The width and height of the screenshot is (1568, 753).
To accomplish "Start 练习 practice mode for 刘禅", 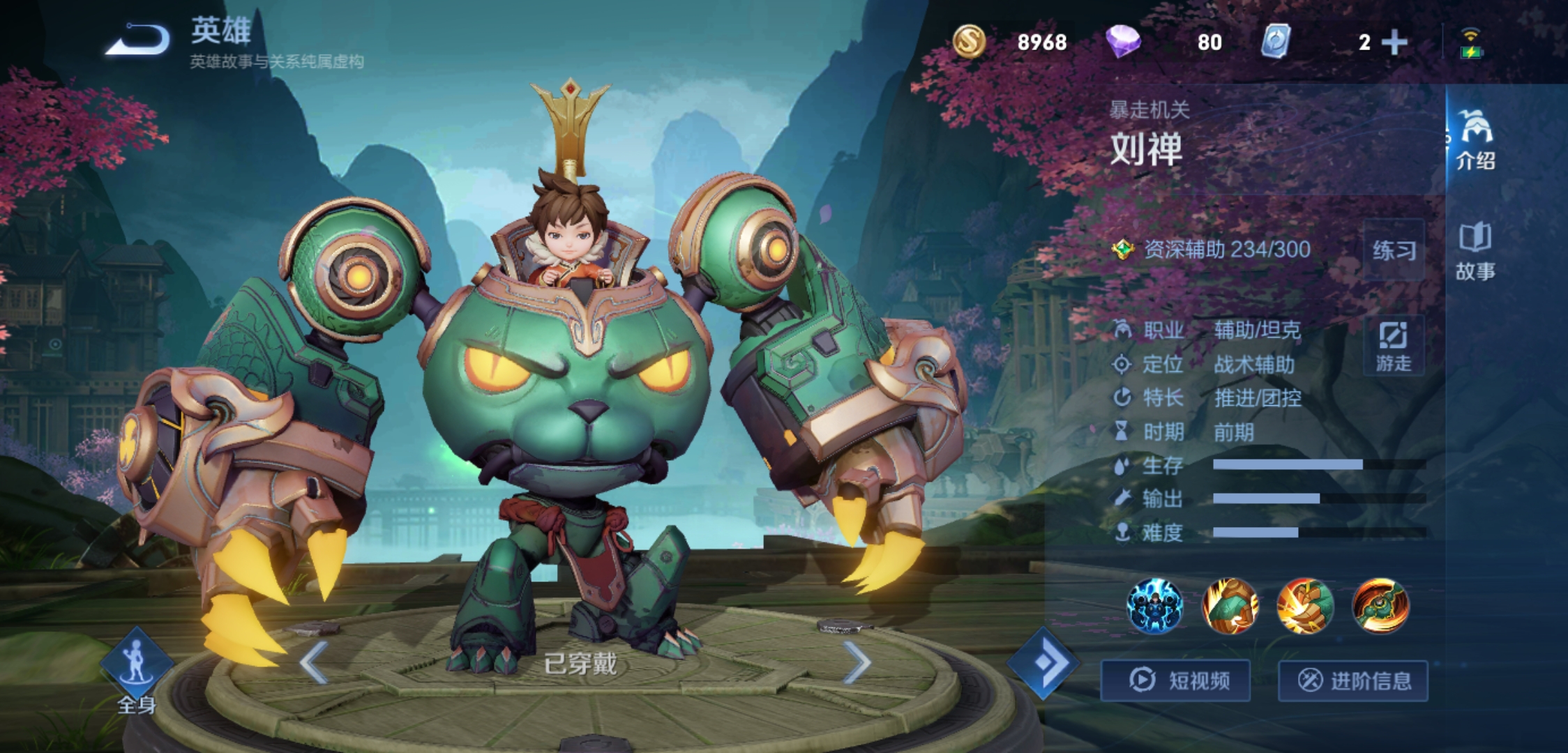I will coord(1394,250).
